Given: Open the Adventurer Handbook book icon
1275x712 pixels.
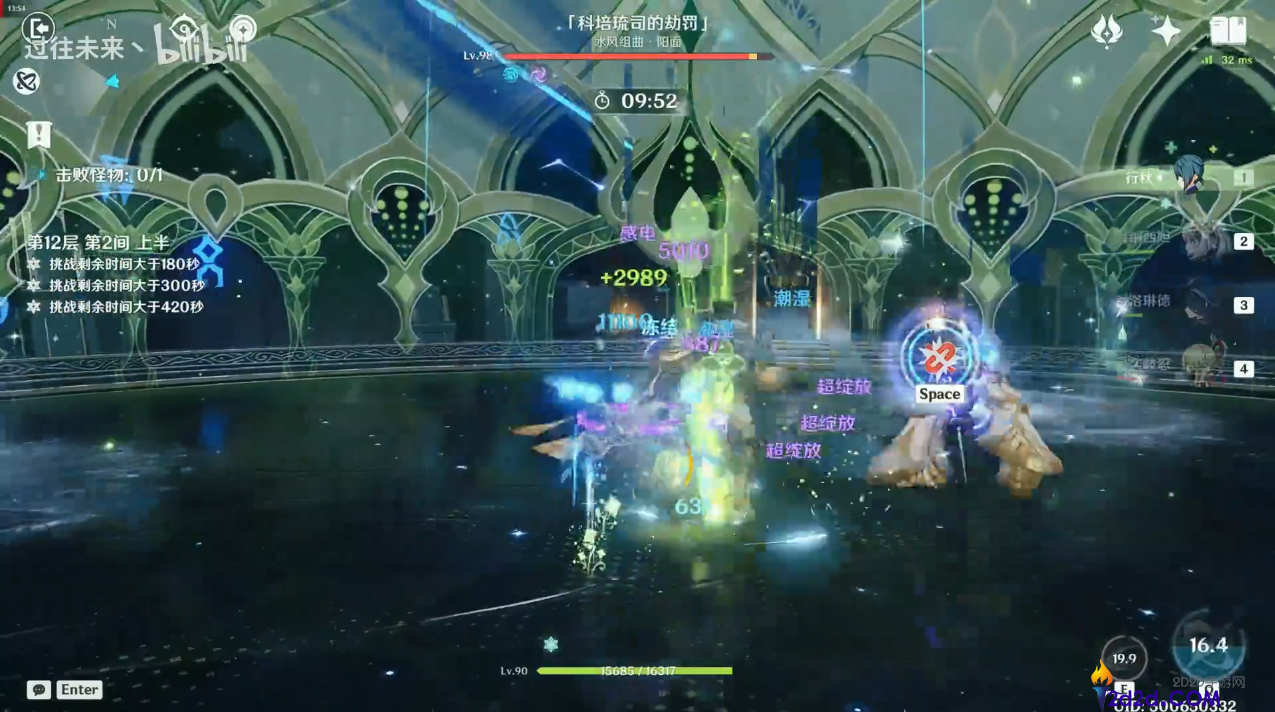Looking at the screenshot, I should coord(1228,31).
